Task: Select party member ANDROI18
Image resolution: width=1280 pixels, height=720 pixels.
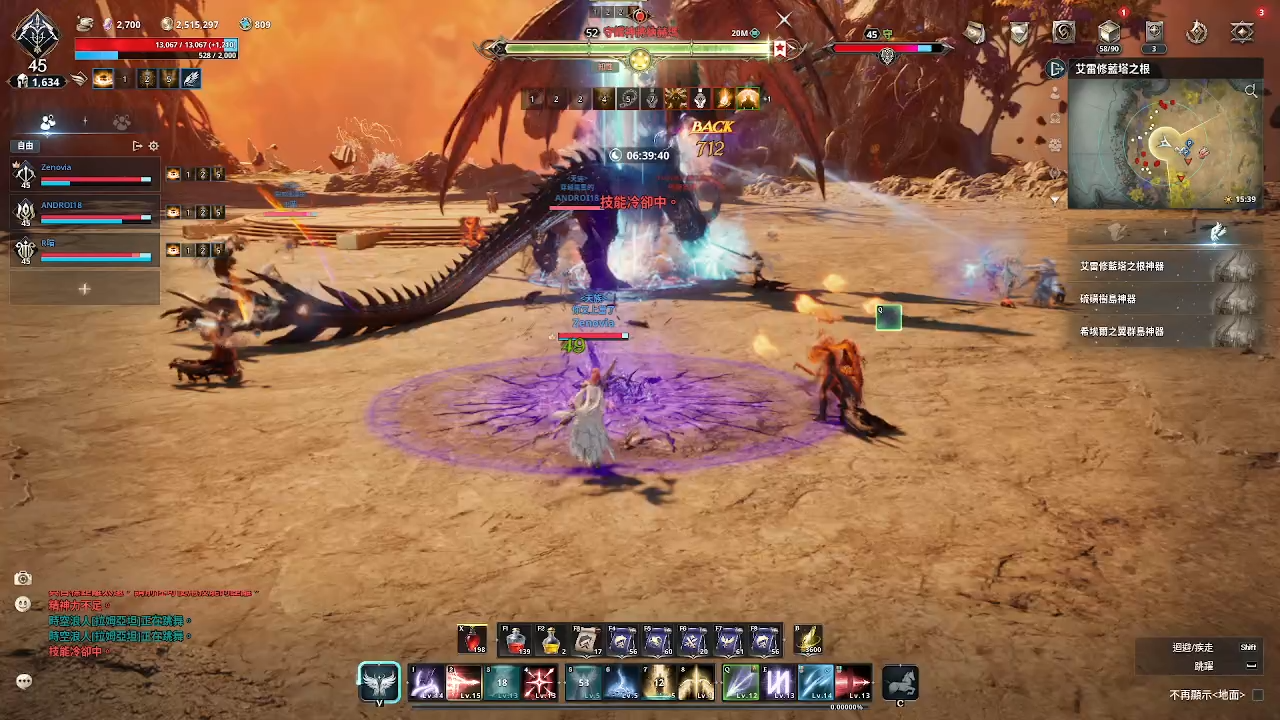Action: (85, 211)
